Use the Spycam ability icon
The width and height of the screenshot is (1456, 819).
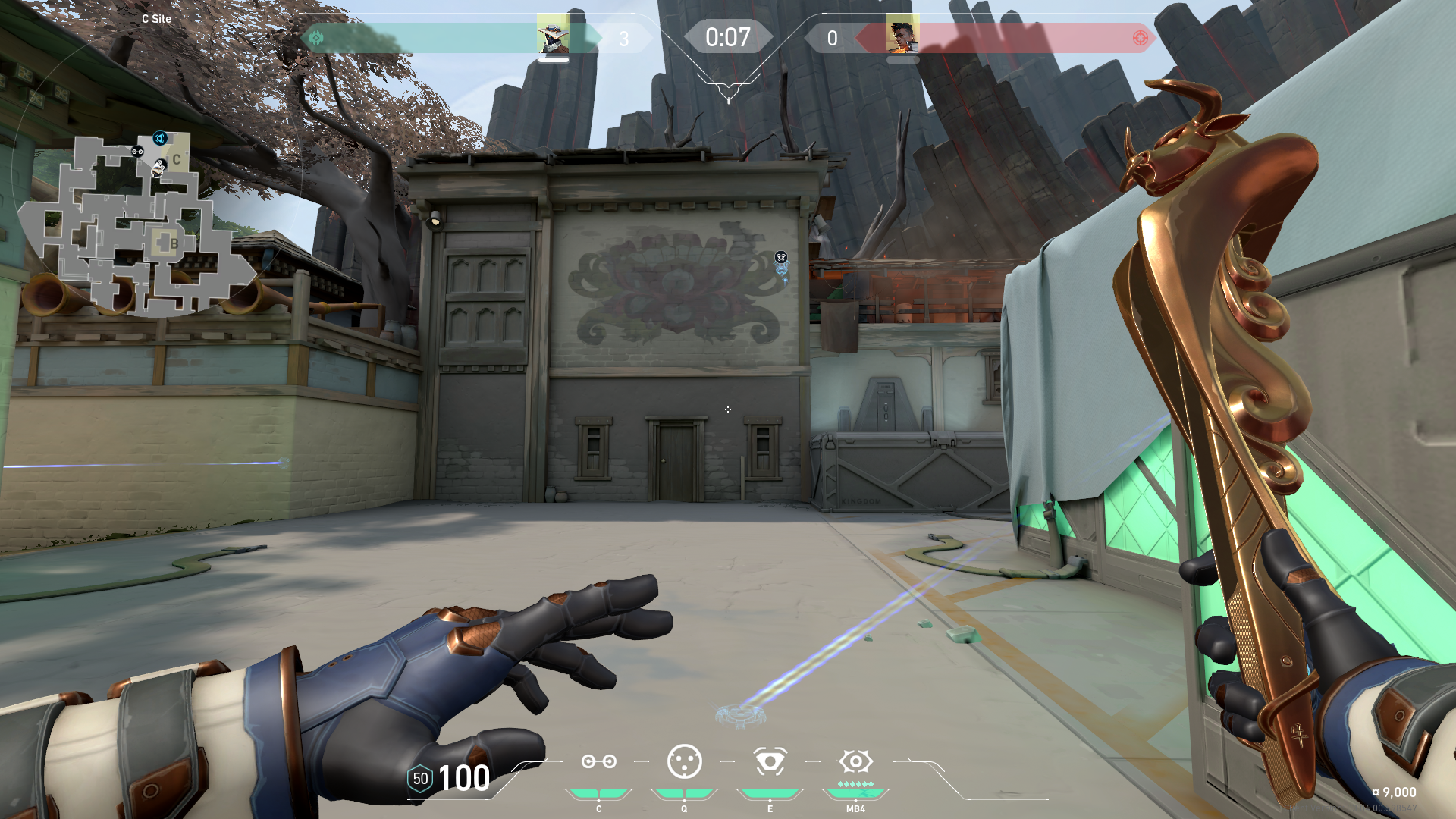click(770, 761)
